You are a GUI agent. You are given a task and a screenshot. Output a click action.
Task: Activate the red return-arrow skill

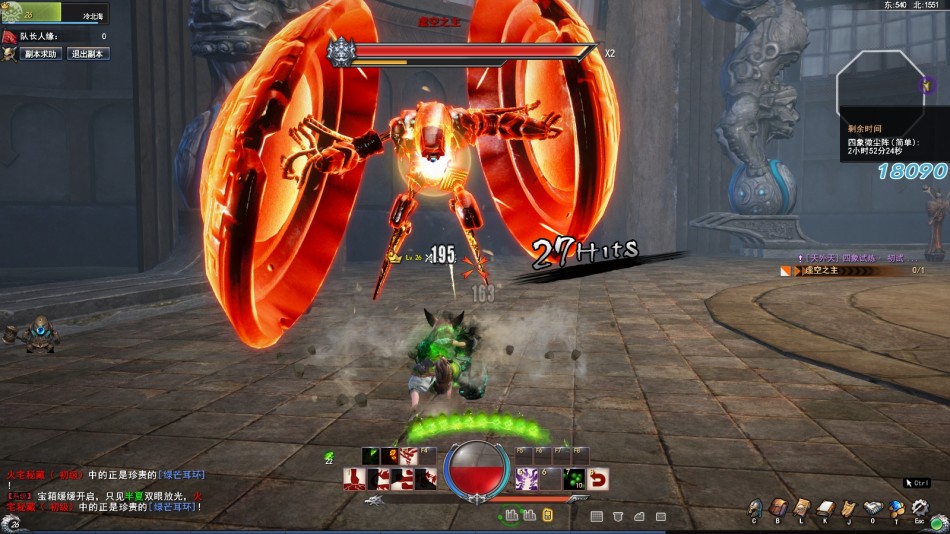tap(599, 479)
